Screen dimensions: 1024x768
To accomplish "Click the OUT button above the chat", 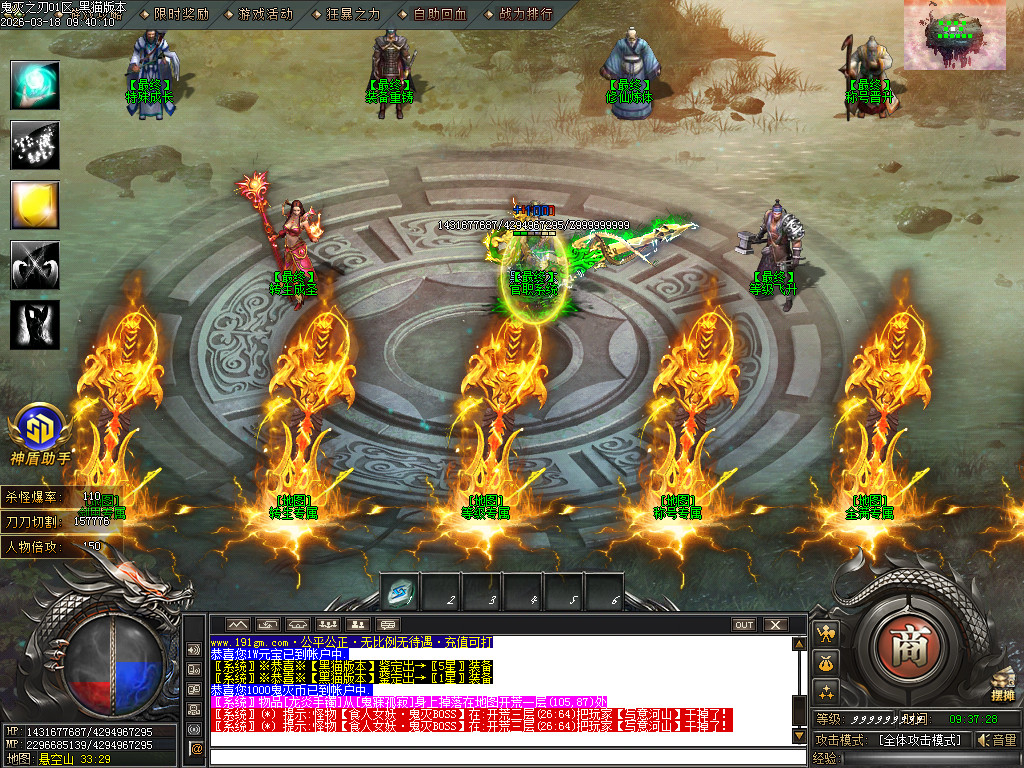I will tap(744, 625).
